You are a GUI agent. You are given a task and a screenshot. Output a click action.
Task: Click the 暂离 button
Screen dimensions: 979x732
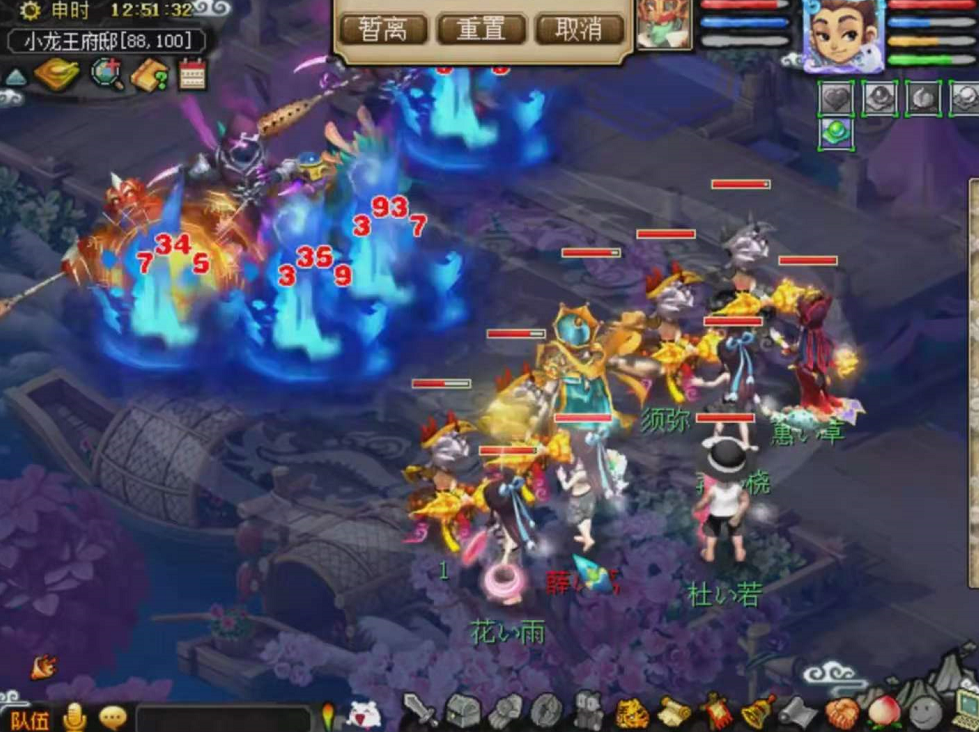coord(384,29)
